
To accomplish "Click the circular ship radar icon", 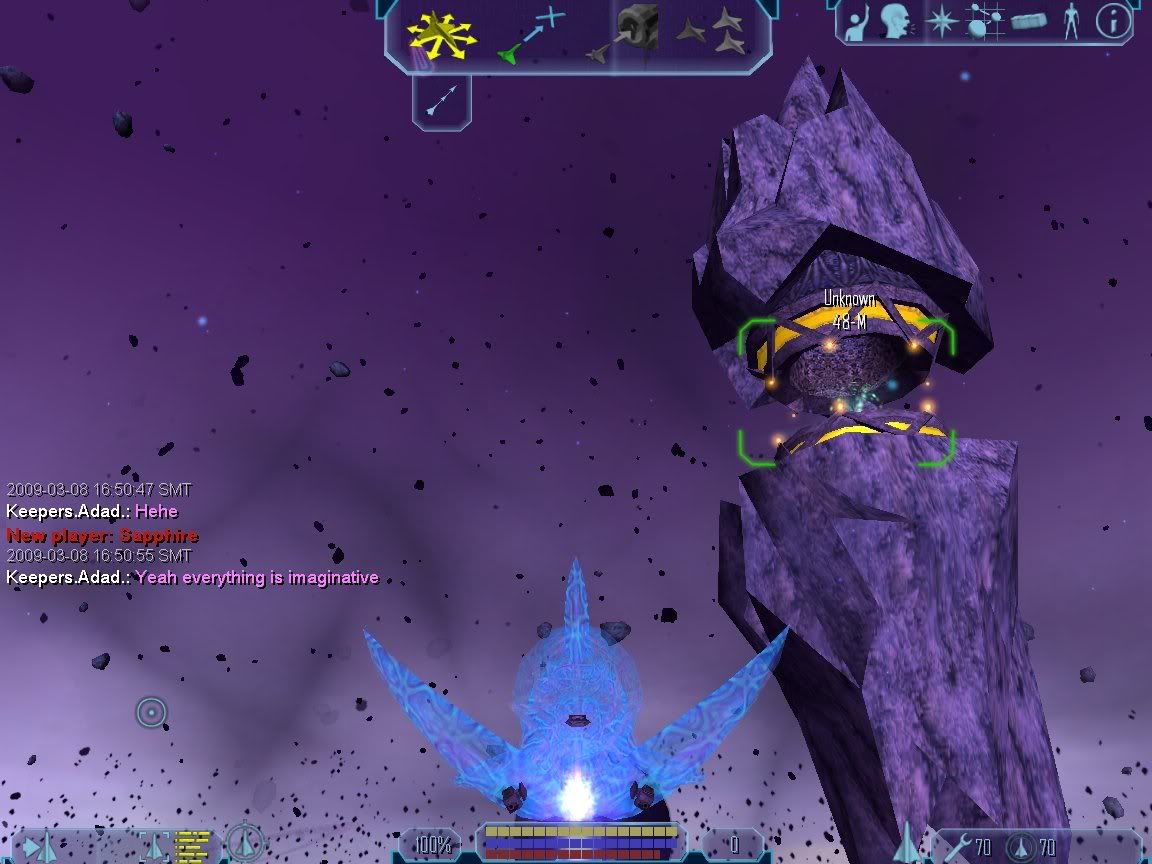I will pyautogui.click(x=243, y=844).
